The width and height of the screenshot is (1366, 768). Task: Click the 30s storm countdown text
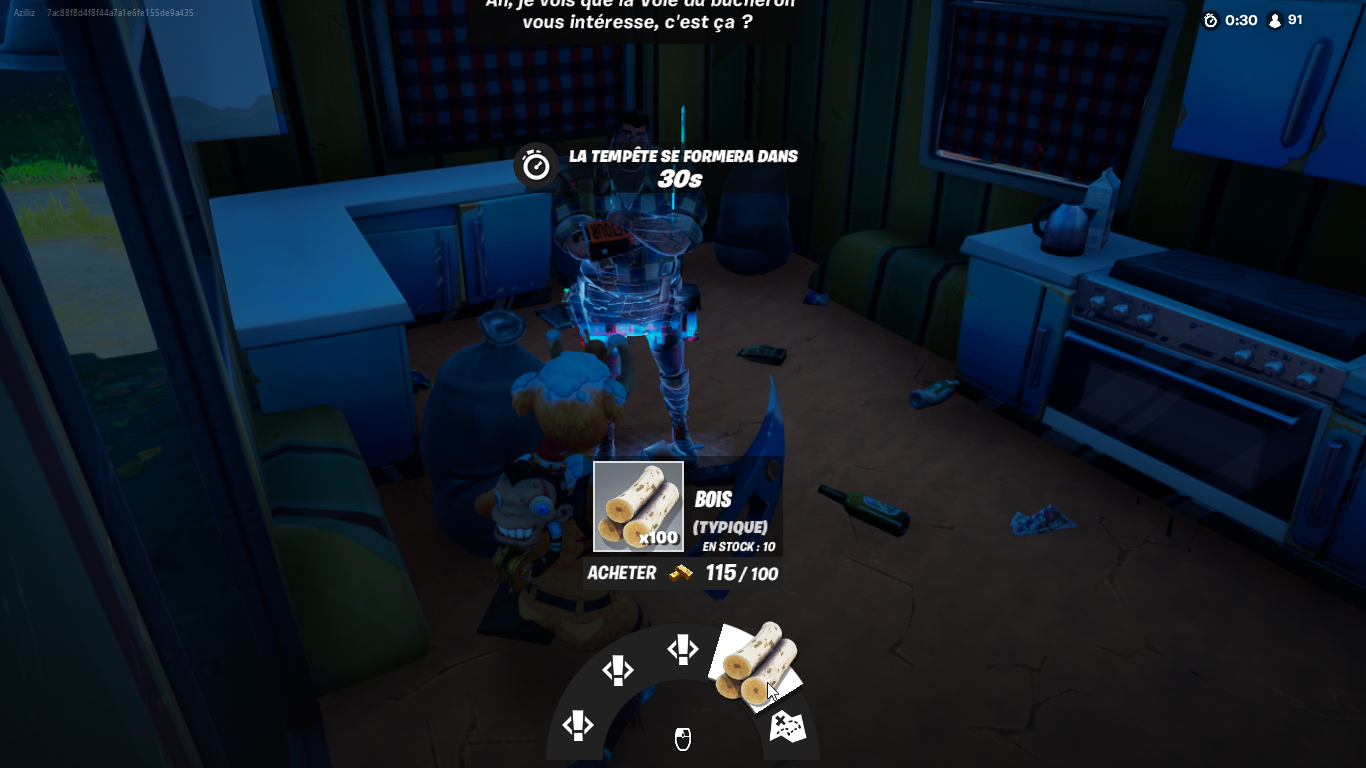click(681, 181)
